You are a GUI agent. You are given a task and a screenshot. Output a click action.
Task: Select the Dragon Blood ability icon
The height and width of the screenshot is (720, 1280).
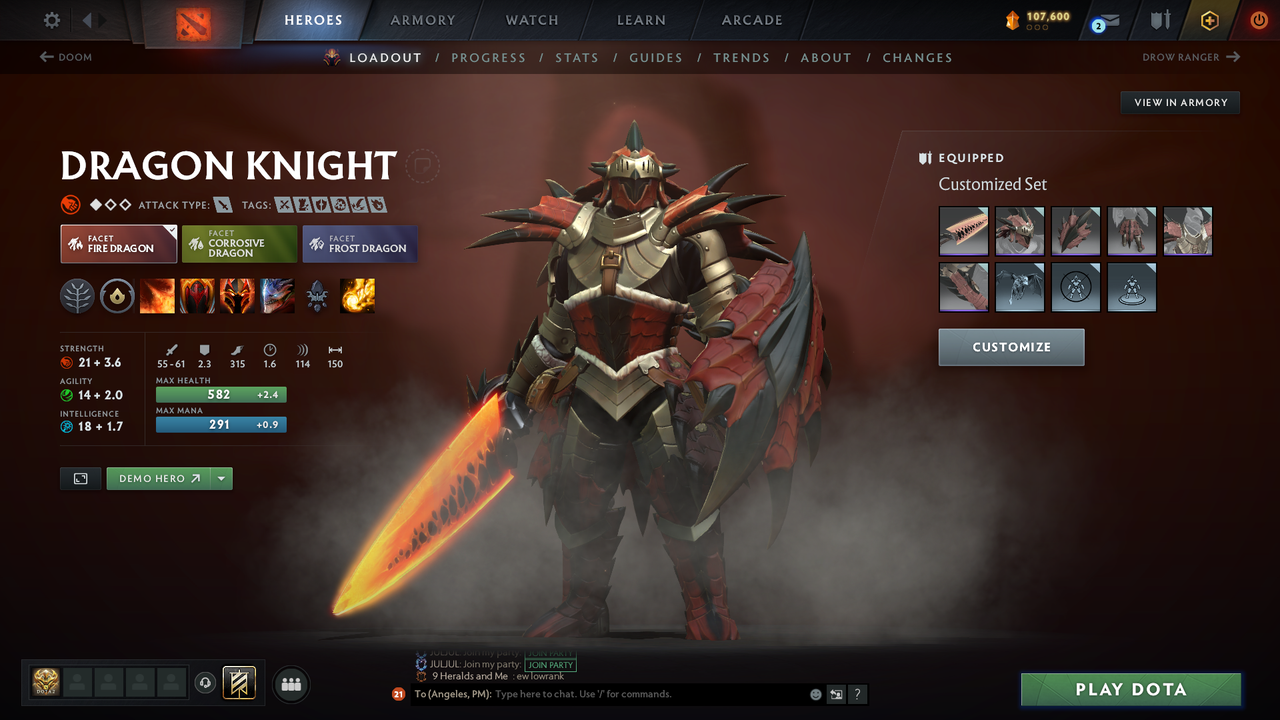pyautogui.click(x=197, y=296)
